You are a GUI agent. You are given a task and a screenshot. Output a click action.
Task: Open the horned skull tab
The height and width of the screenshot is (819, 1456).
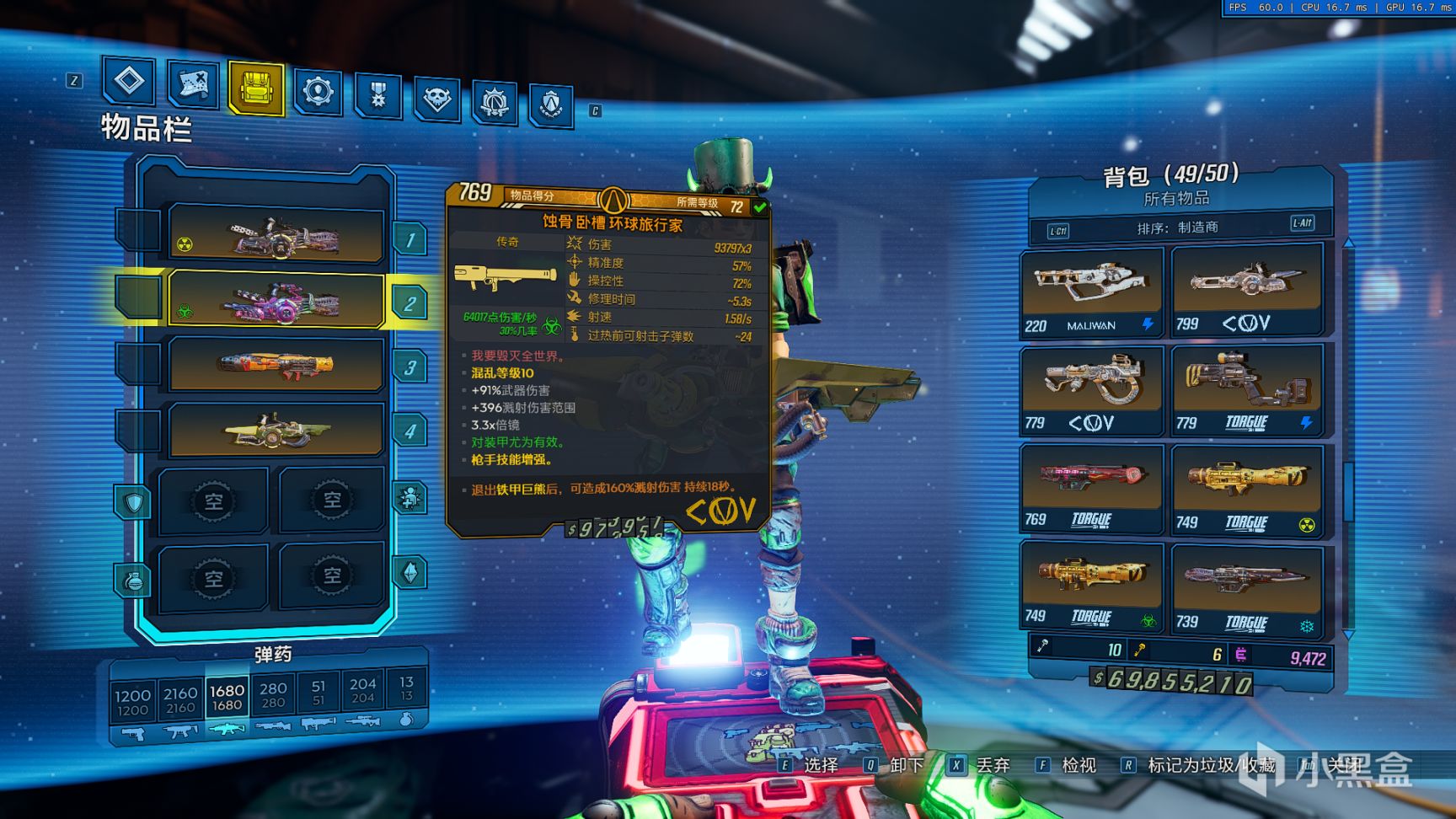click(436, 99)
